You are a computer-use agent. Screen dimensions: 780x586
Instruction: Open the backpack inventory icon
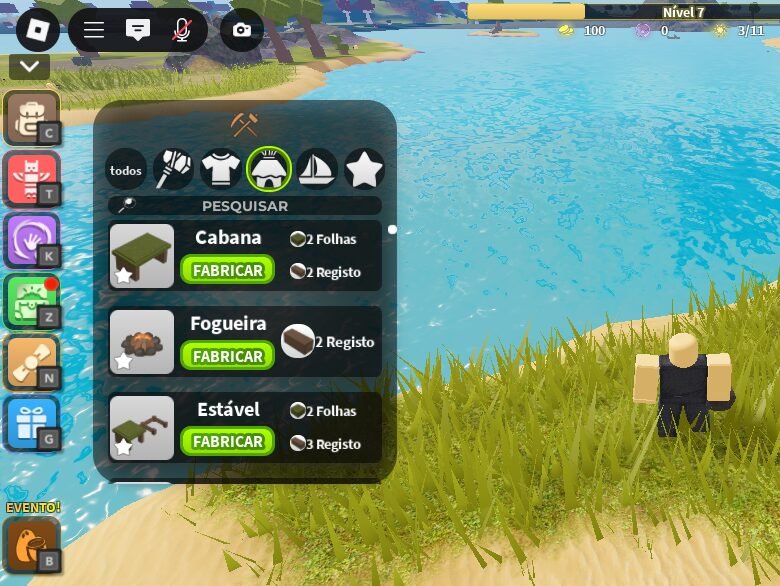coord(32,117)
